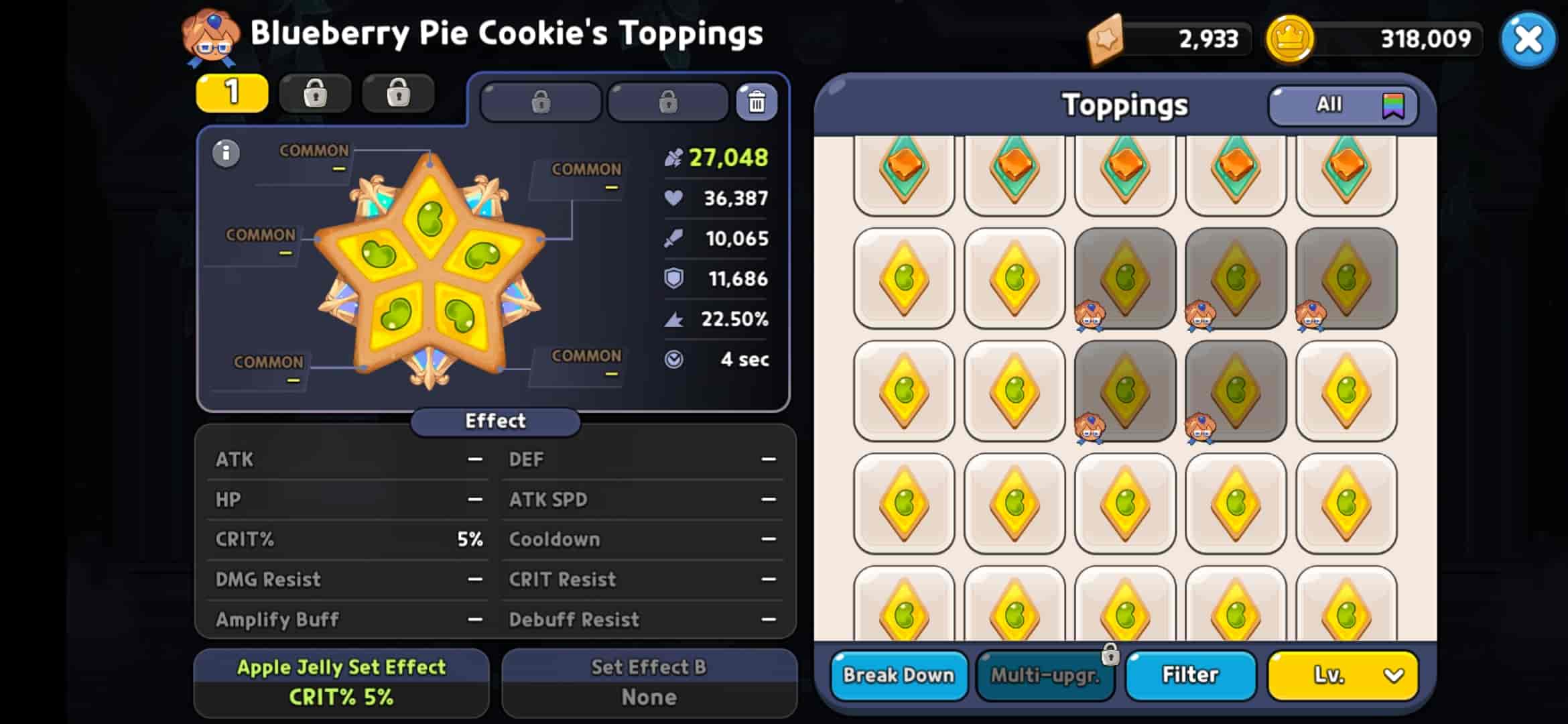Switch to topping preset tab 1
Screen dimensions: 1568x724
(x=231, y=93)
